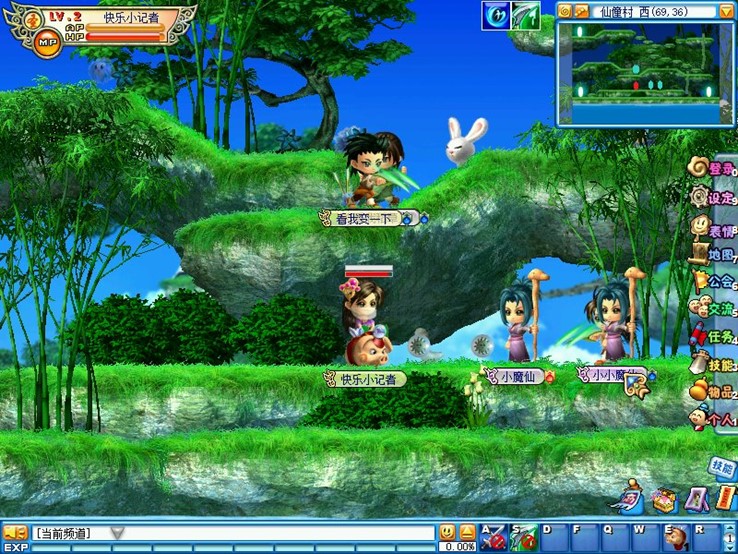Viewport: 738px width, 554px height.
Task: Open the treasure chest icon
Action: (664, 498)
